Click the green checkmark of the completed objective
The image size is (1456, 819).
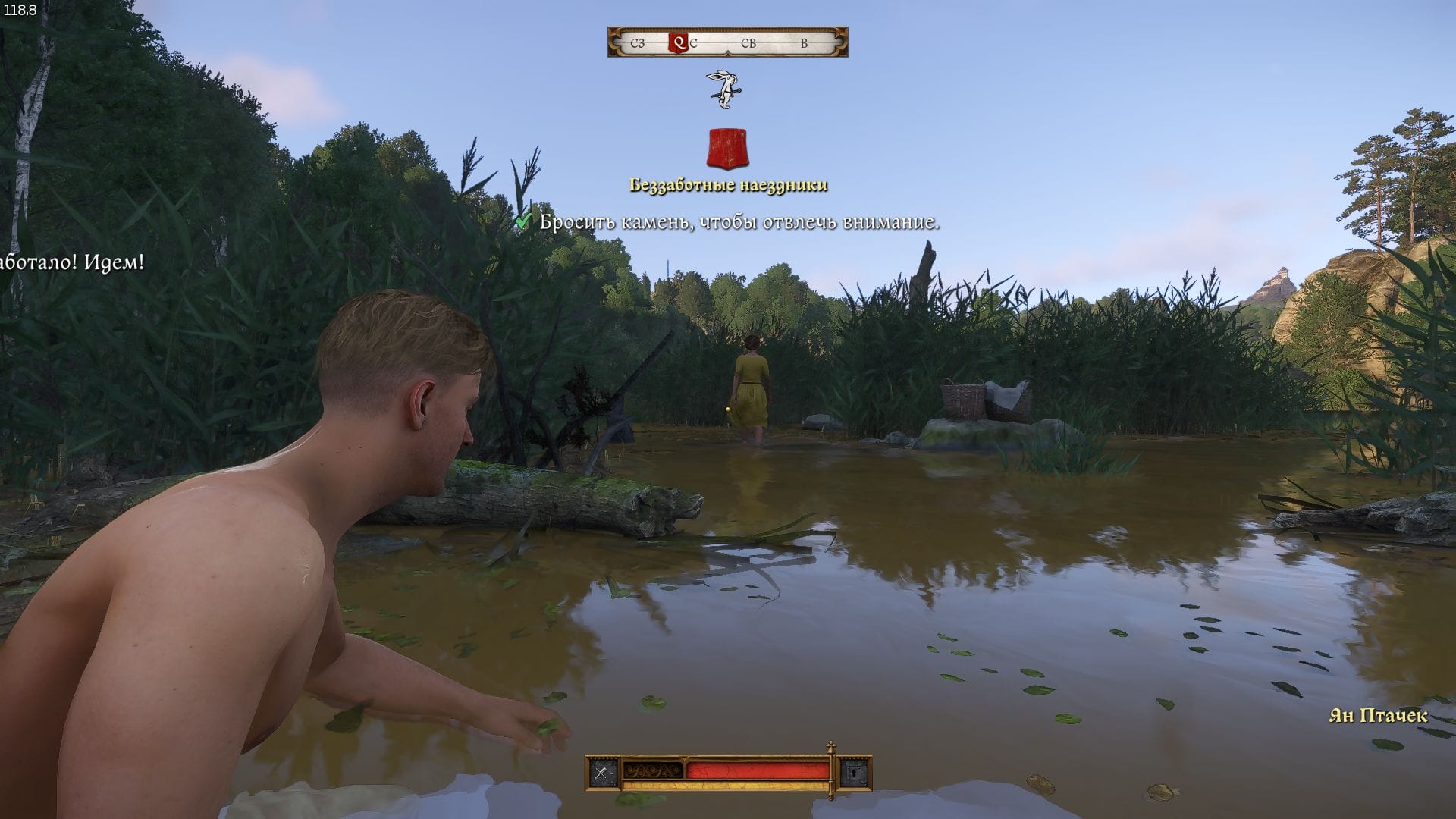(x=523, y=221)
